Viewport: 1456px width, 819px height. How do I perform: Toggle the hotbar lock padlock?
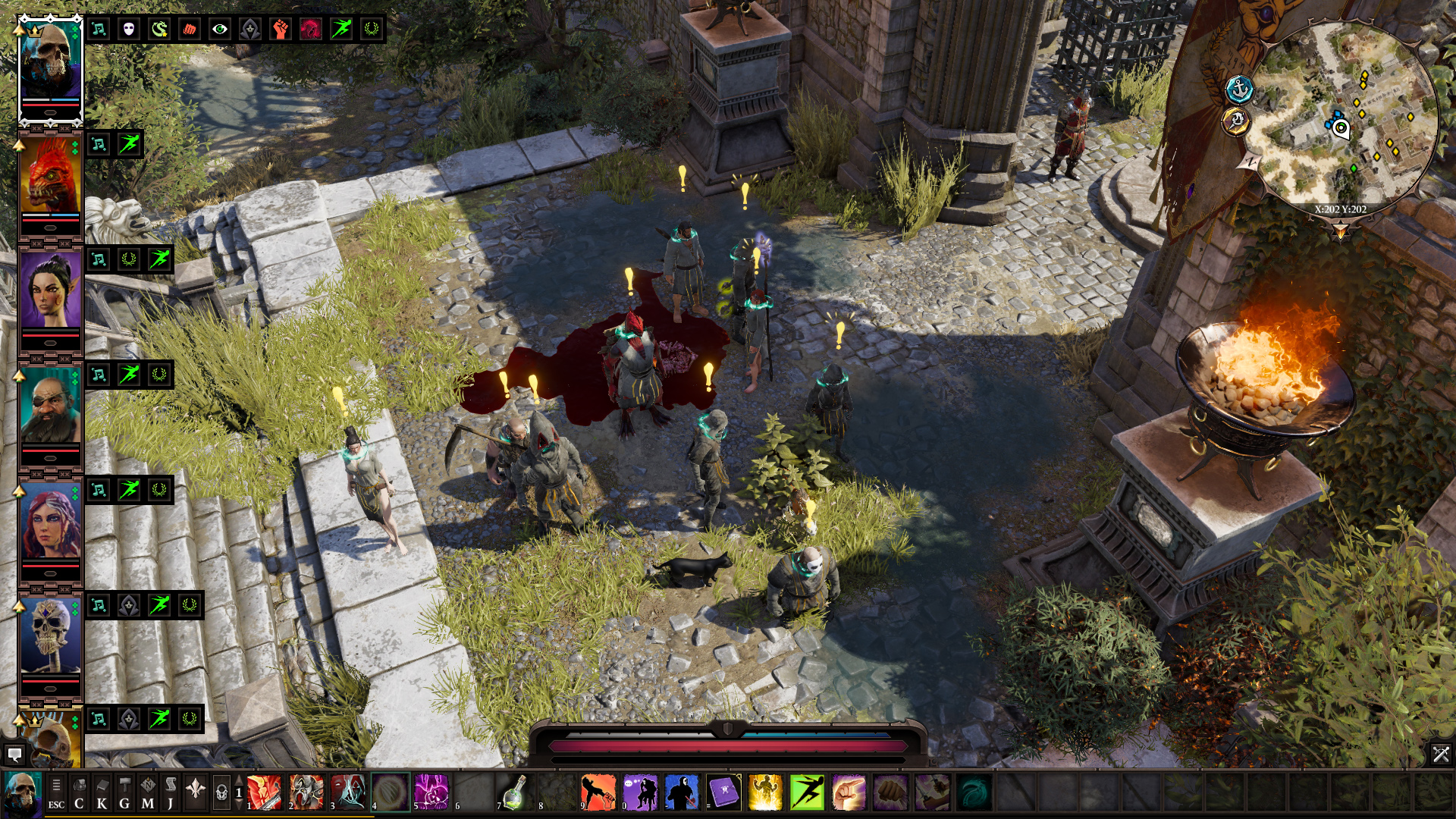coord(221,793)
